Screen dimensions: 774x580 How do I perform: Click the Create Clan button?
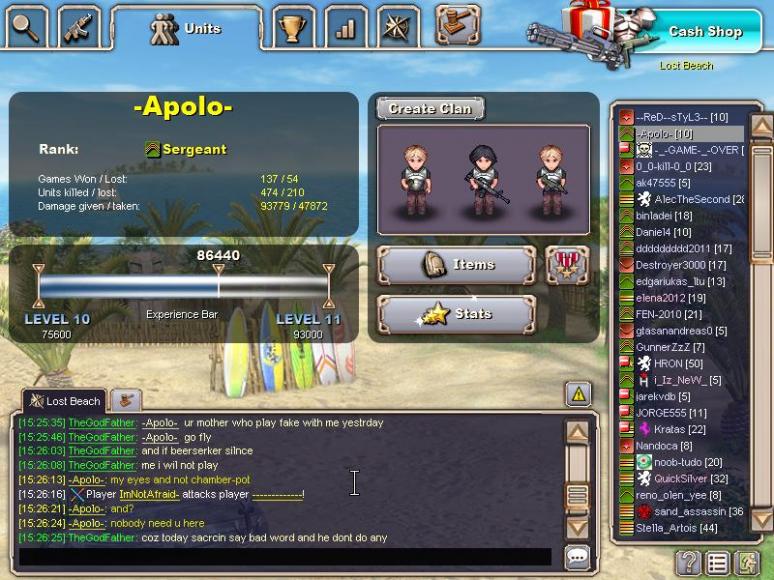pos(430,108)
